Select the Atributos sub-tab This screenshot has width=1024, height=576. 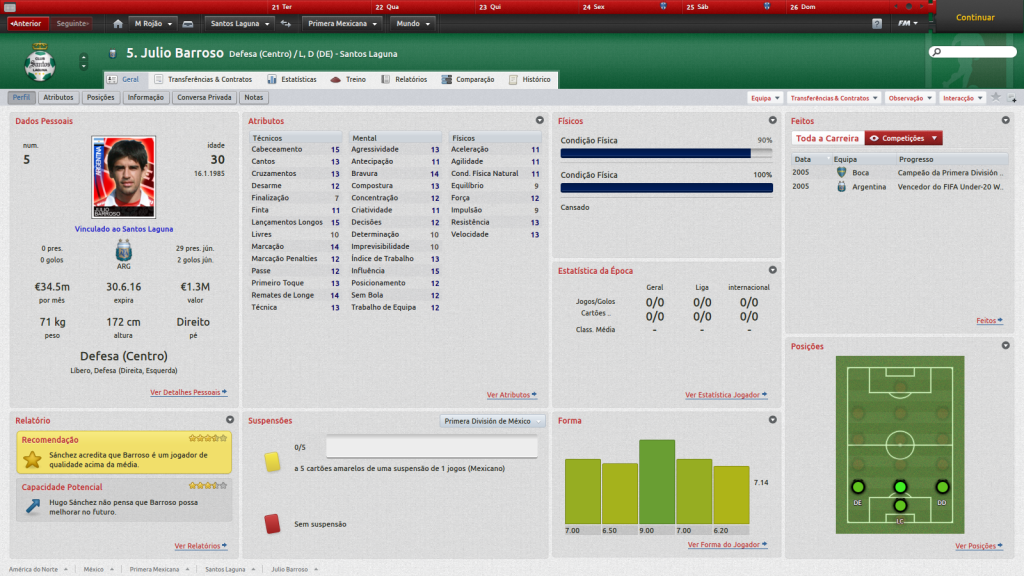point(58,98)
